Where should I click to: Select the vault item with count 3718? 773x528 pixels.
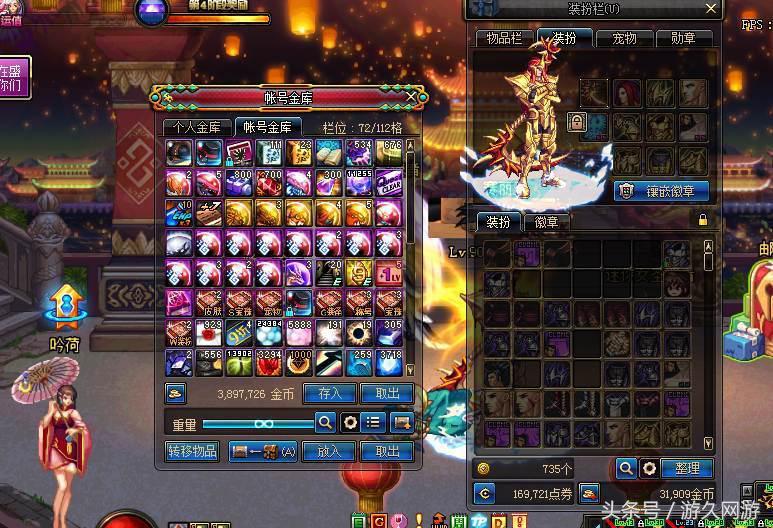pyautogui.click(x=390, y=363)
